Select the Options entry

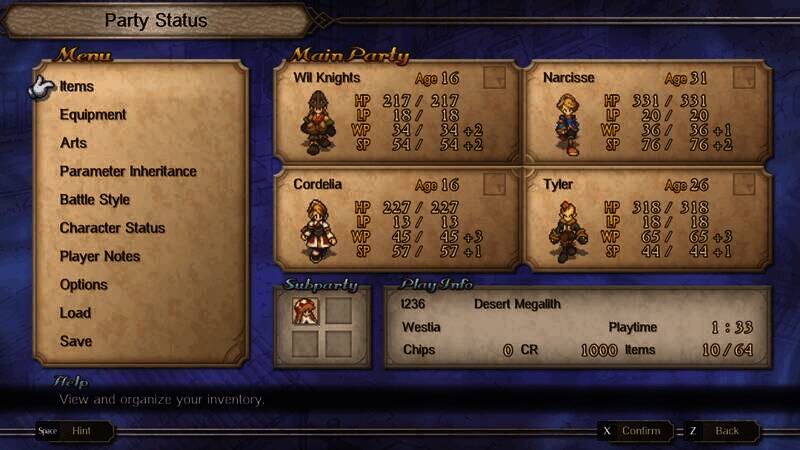coord(83,285)
